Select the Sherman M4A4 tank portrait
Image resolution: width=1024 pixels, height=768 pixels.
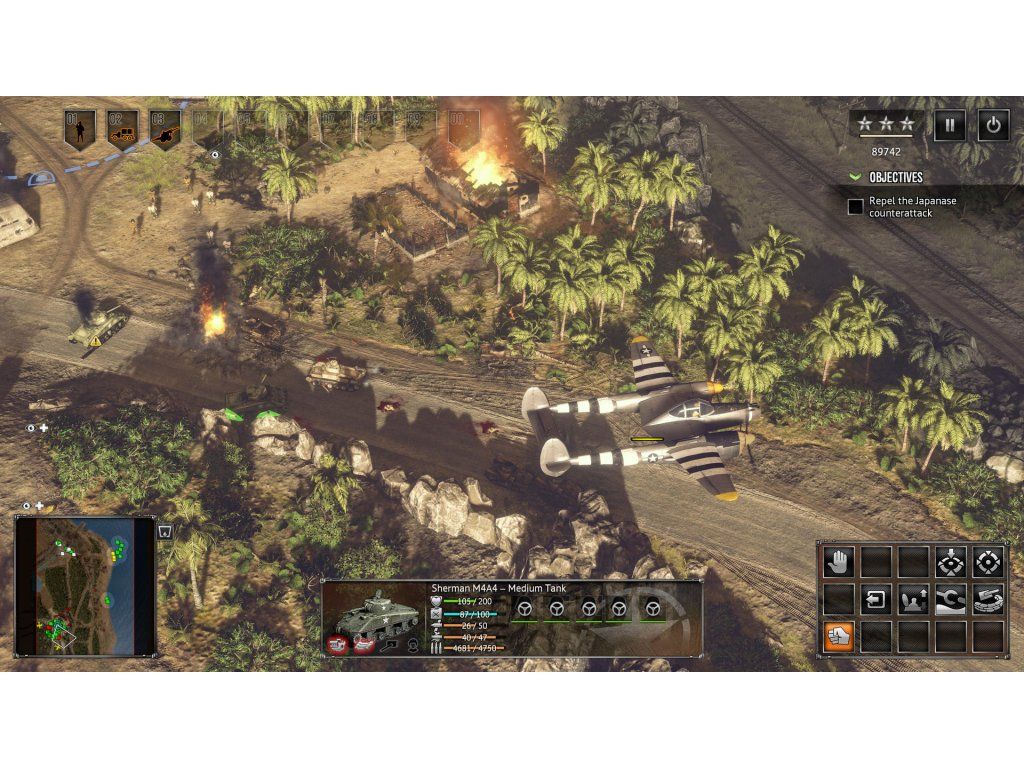(375, 617)
